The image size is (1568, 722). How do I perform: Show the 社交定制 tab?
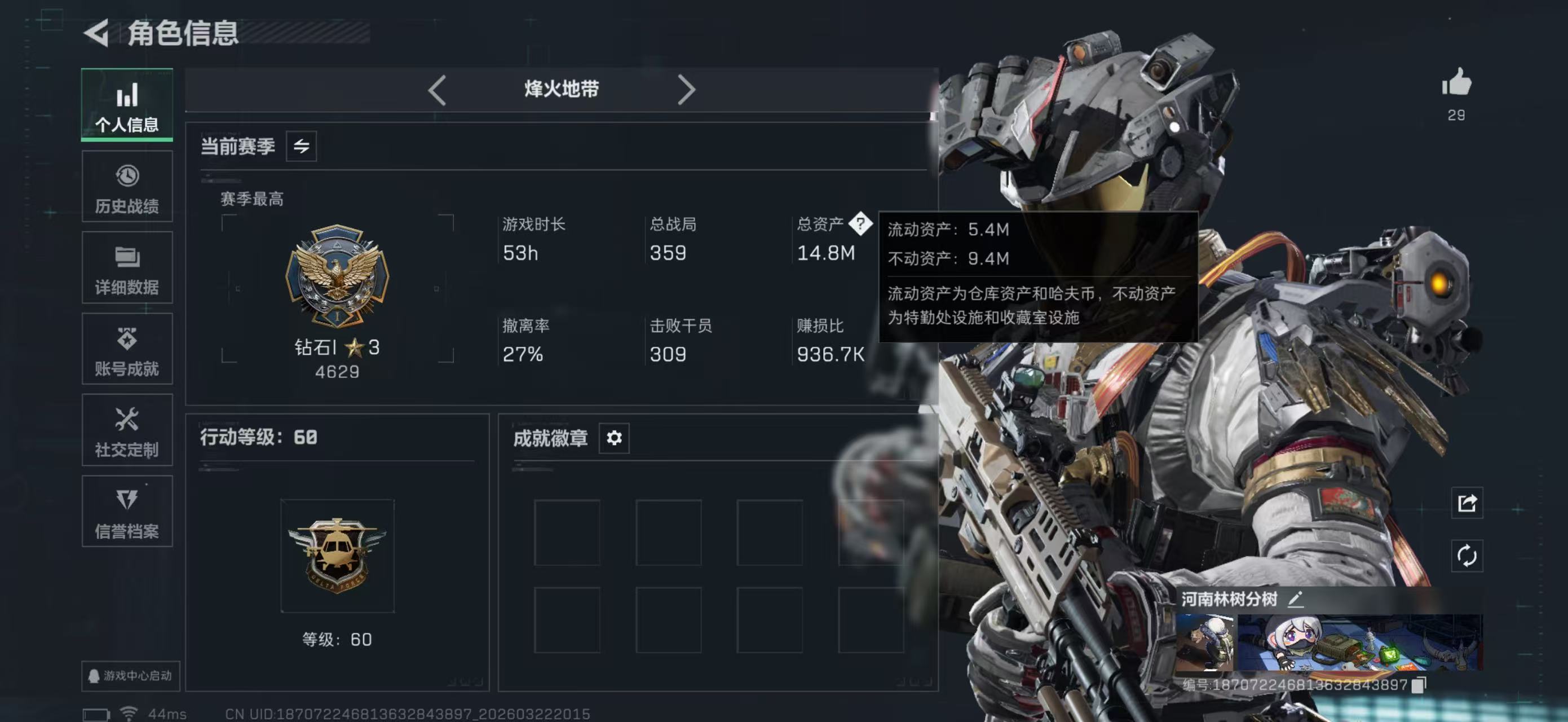[127, 430]
